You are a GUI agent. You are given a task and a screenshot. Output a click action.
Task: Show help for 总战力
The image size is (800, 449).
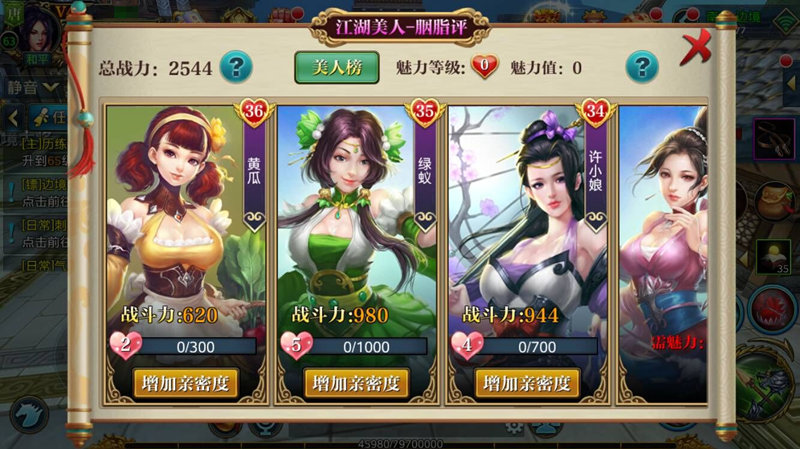(x=235, y=67)
